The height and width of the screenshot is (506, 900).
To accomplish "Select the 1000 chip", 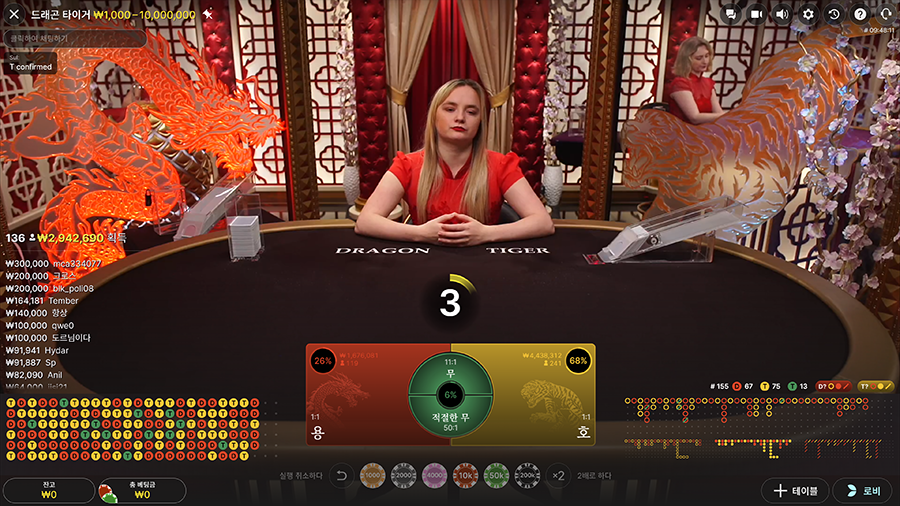I will (372, 476).
